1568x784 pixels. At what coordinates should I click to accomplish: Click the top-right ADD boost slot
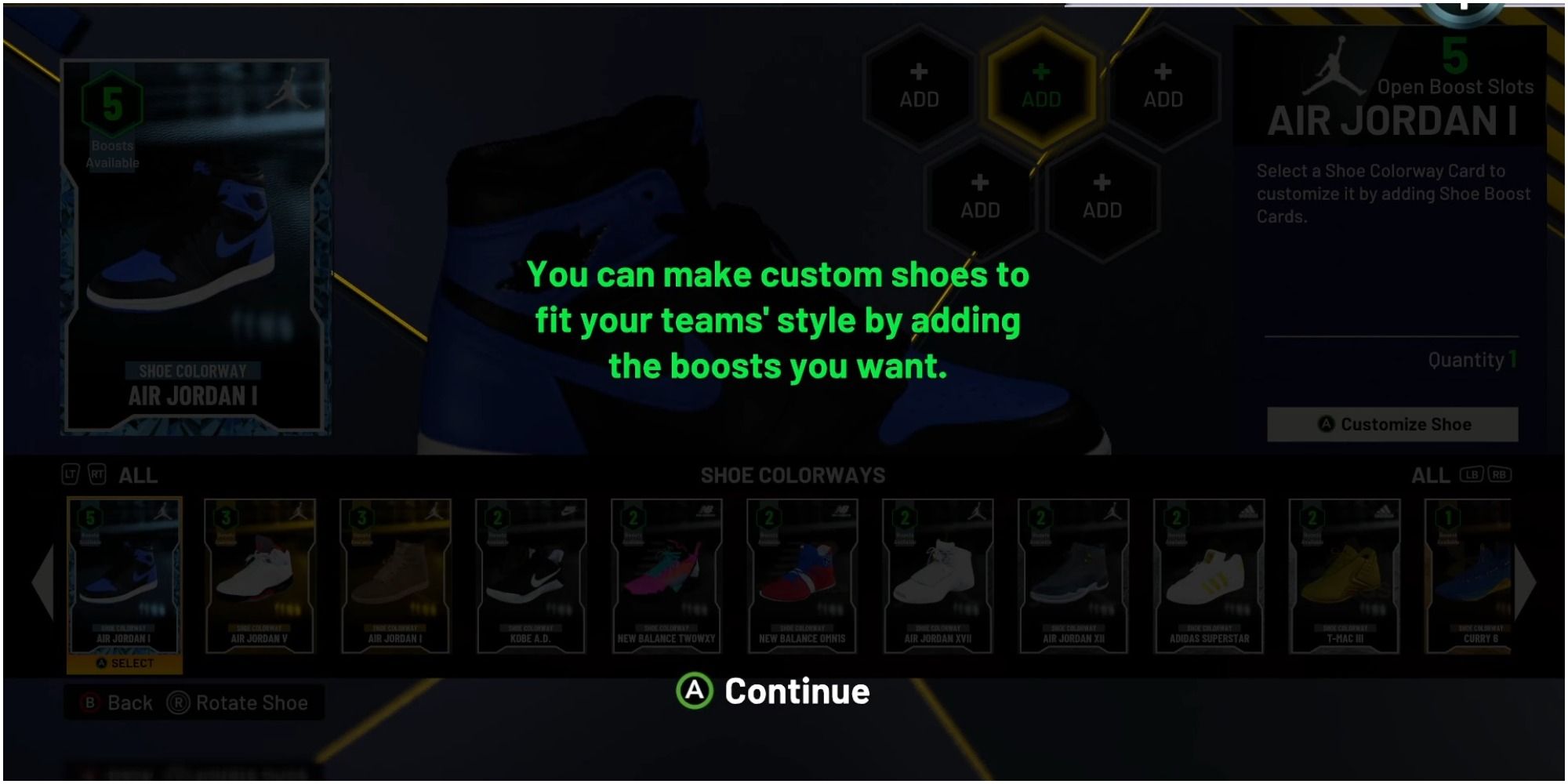click(1162, 89)
